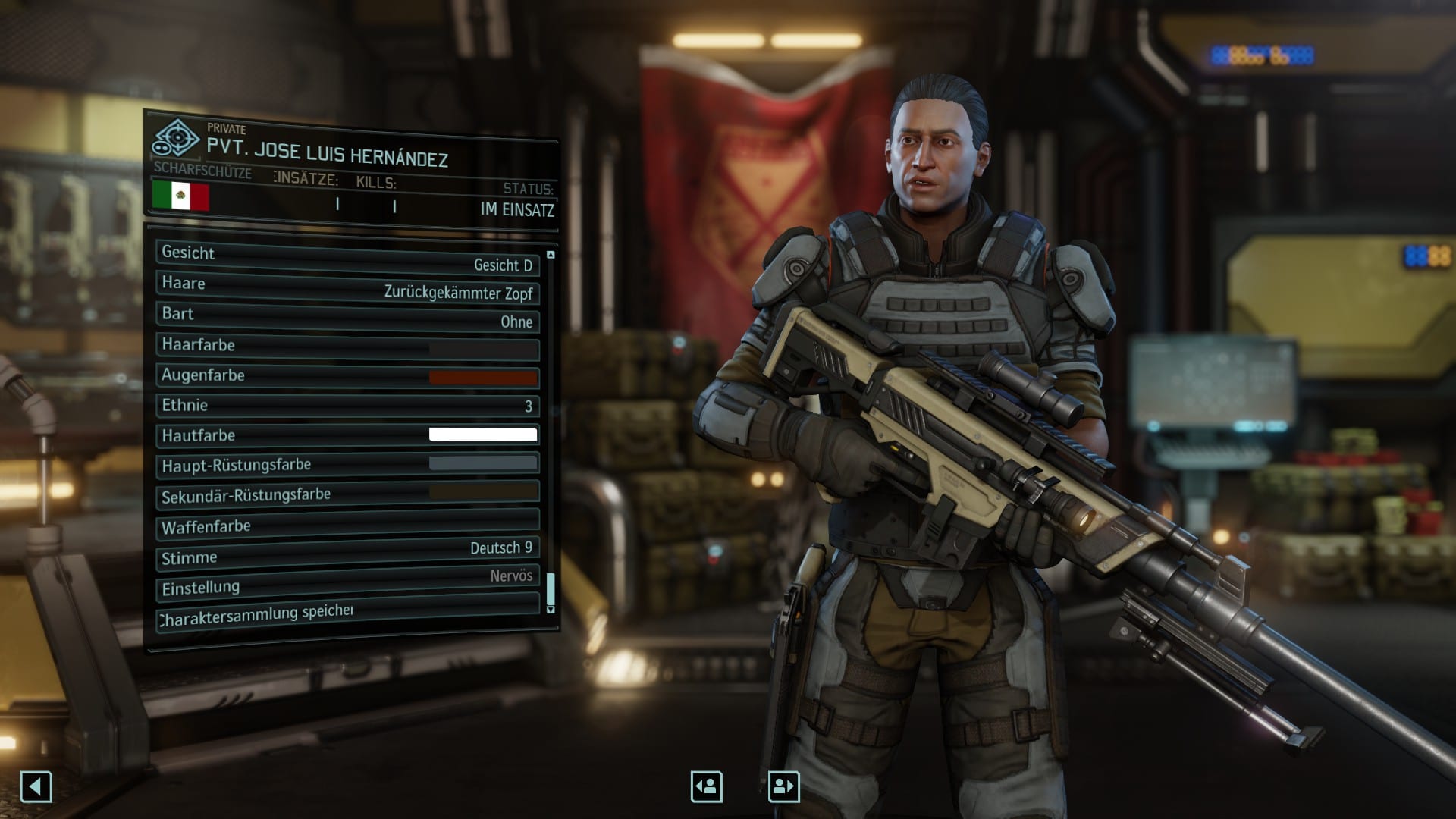
Task: Switch to the previous soldier
Action: click(x=706, y=786)
